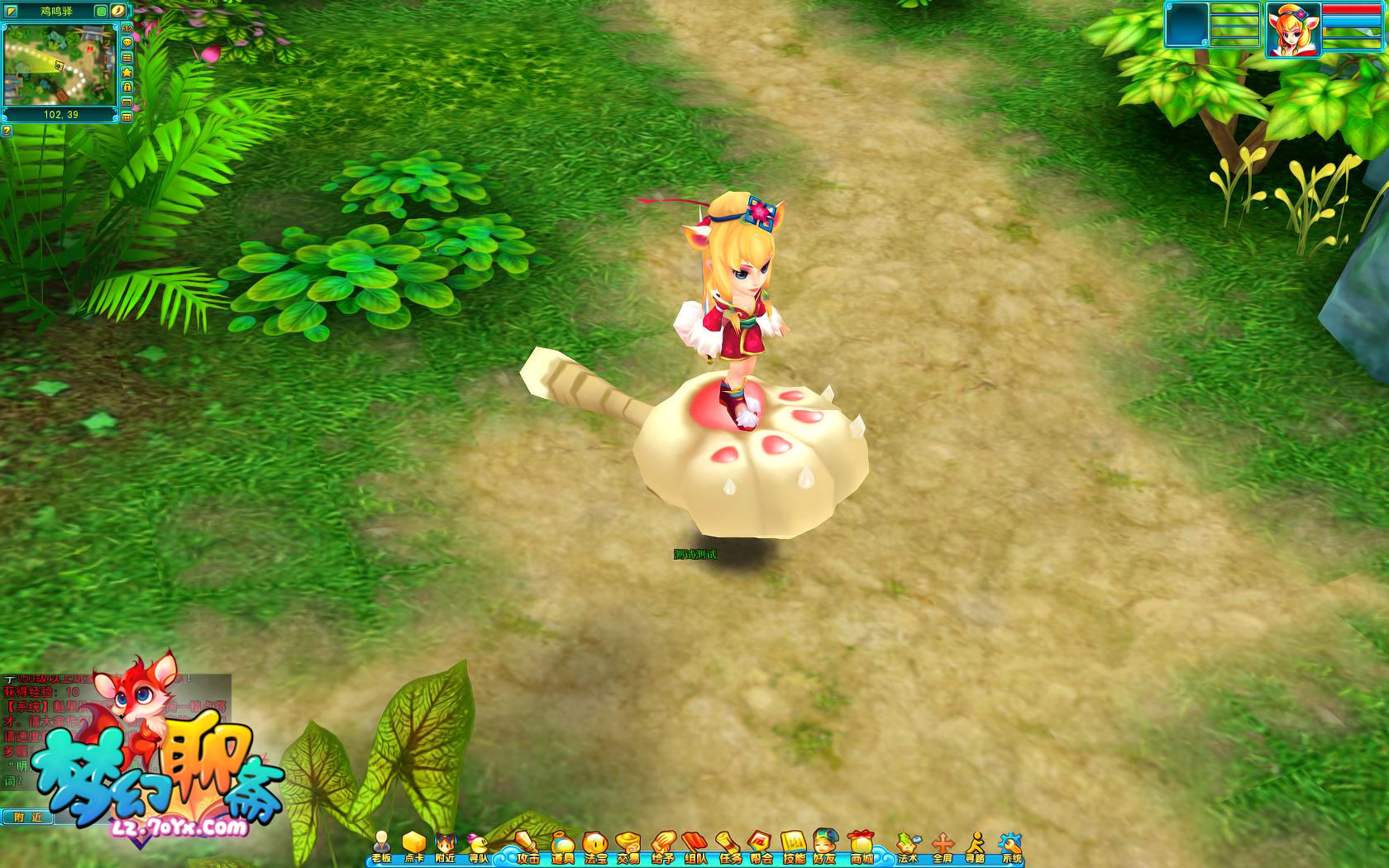Switch to the 附近 (nearby) chat tab
This screenshot has height=868, width=1389.
pos(27,817)
